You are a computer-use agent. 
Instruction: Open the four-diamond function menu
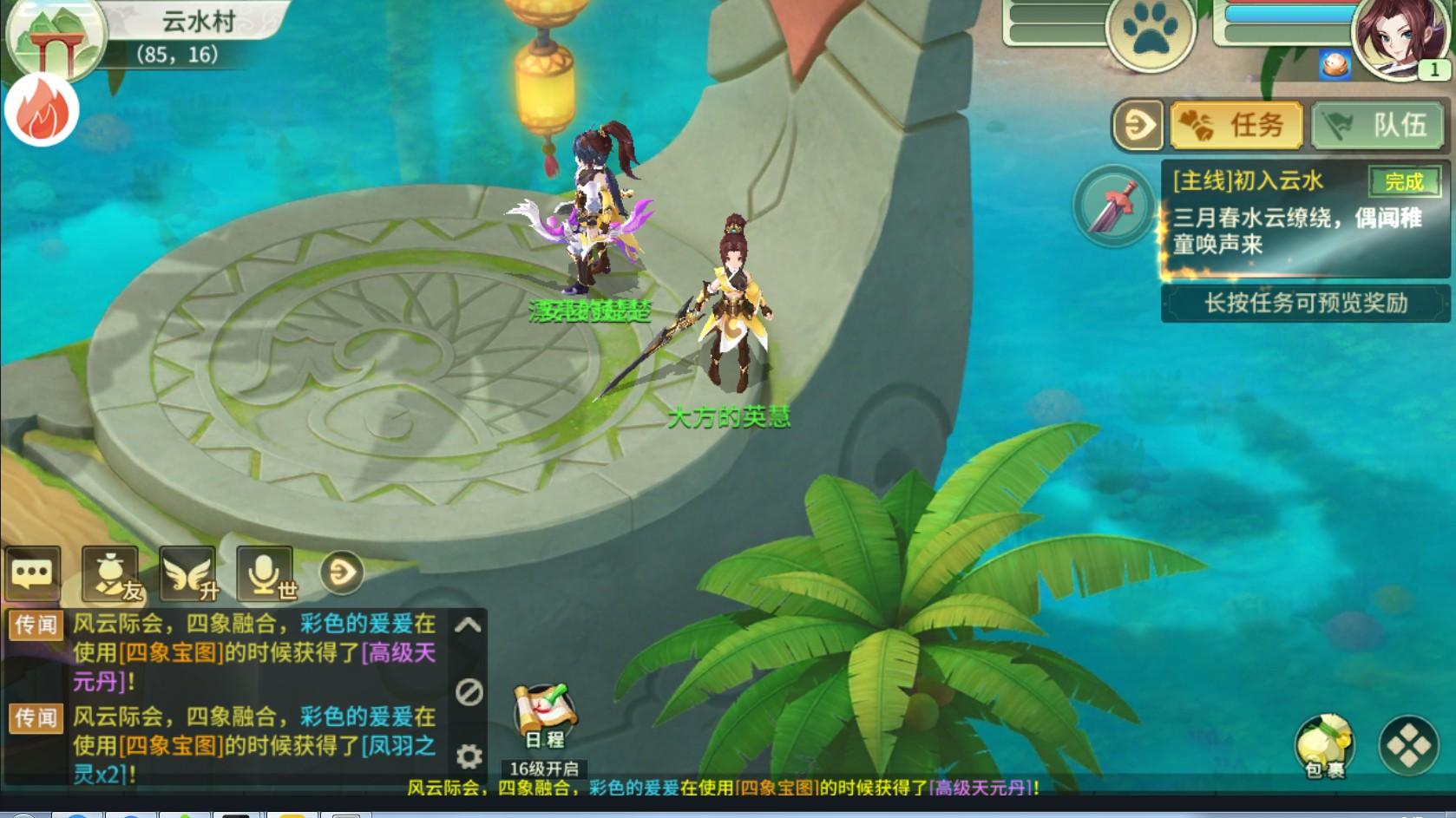(x=1408, y=744)
